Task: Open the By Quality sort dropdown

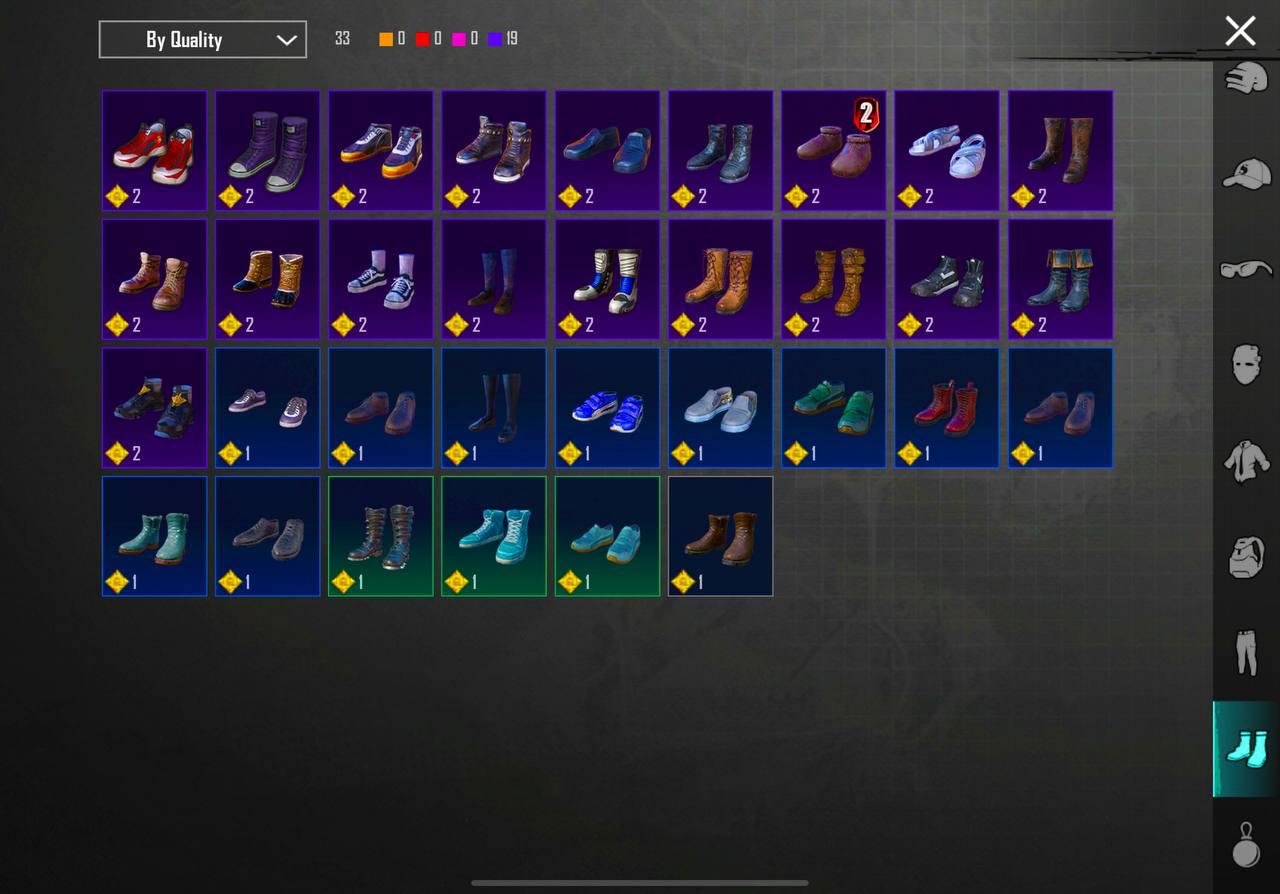Action: coord(202,39)
